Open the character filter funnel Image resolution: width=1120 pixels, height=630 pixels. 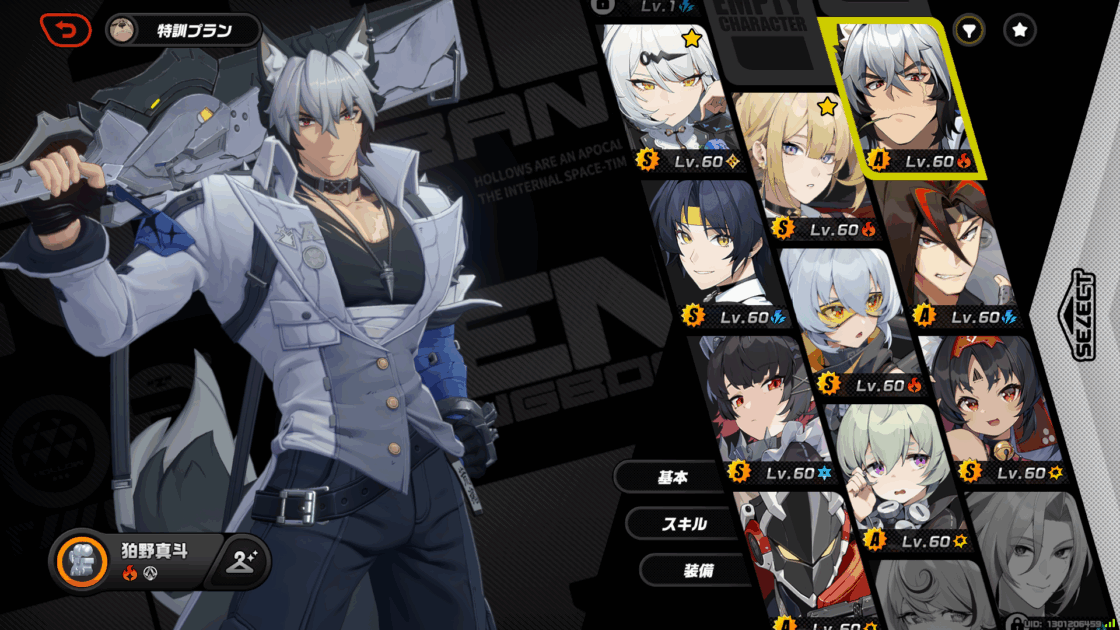point(968,31)
